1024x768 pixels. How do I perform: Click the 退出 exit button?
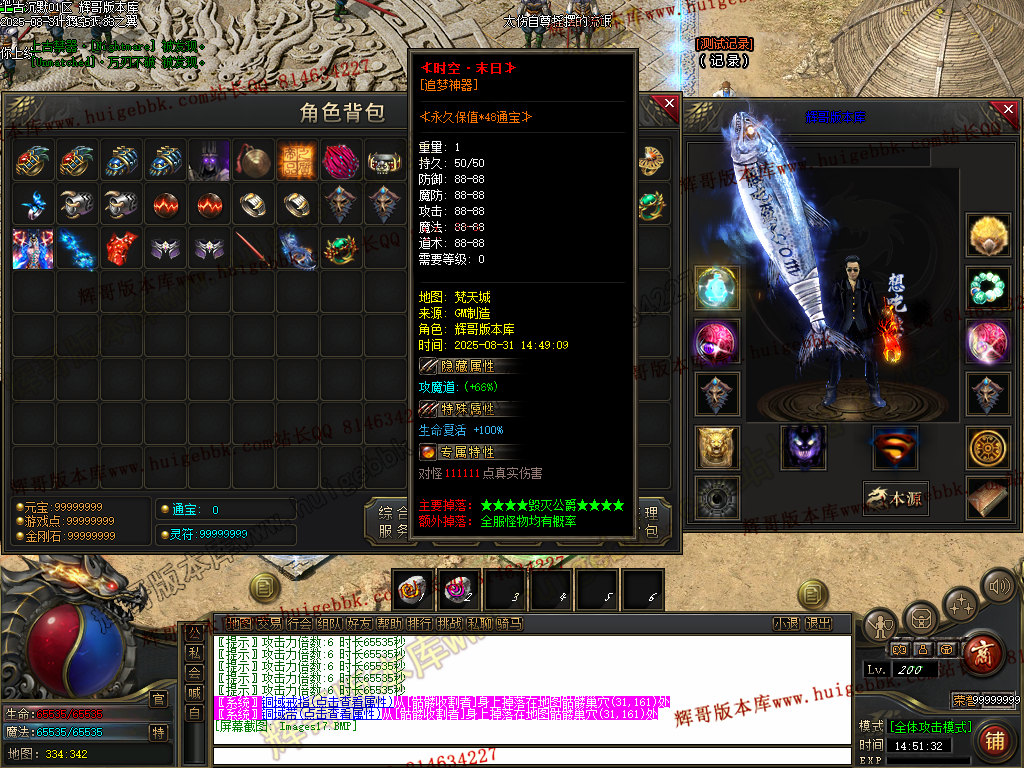(x=818, y=624)
